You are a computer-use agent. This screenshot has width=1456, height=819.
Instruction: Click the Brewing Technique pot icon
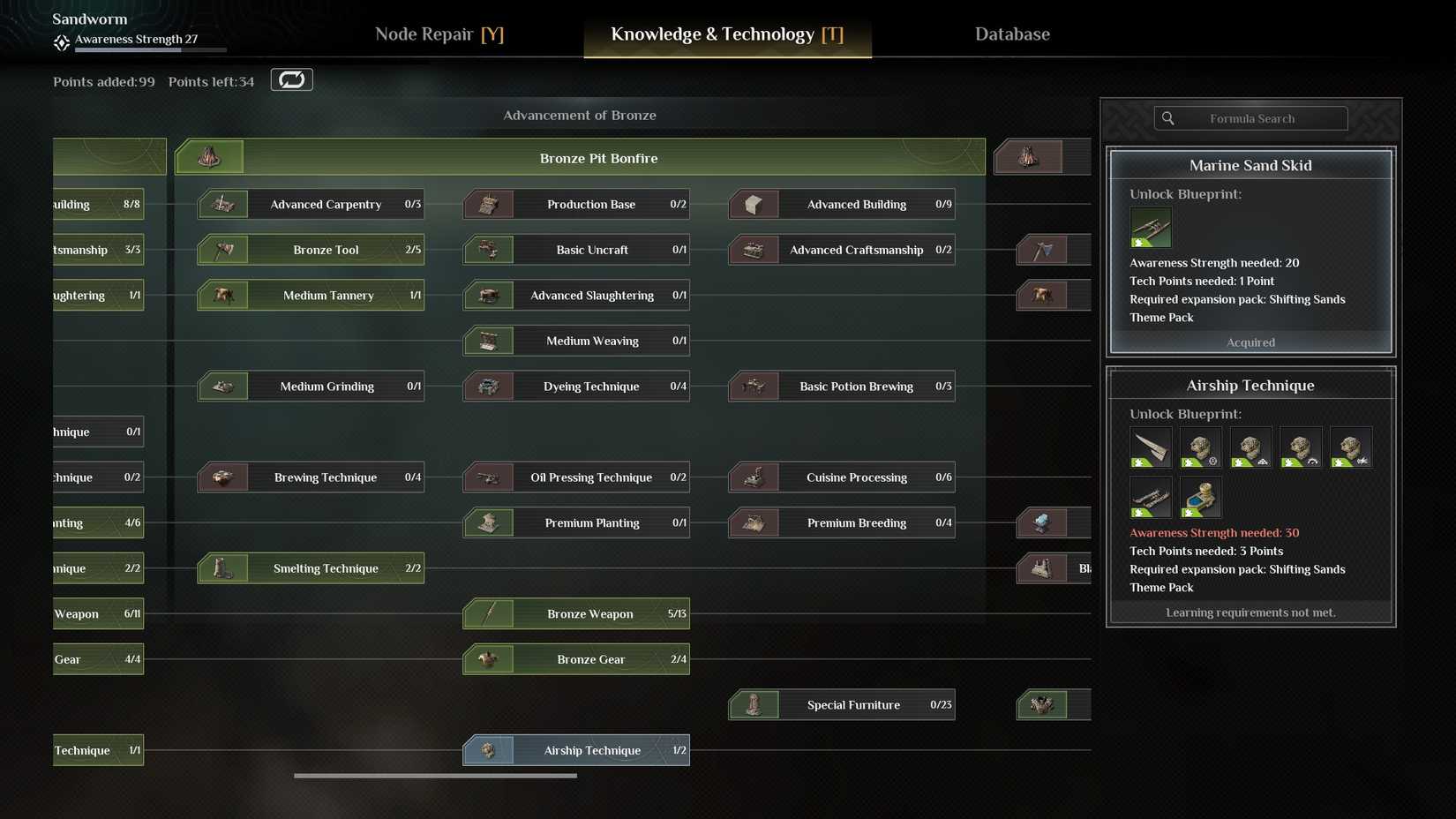point(223,477)
